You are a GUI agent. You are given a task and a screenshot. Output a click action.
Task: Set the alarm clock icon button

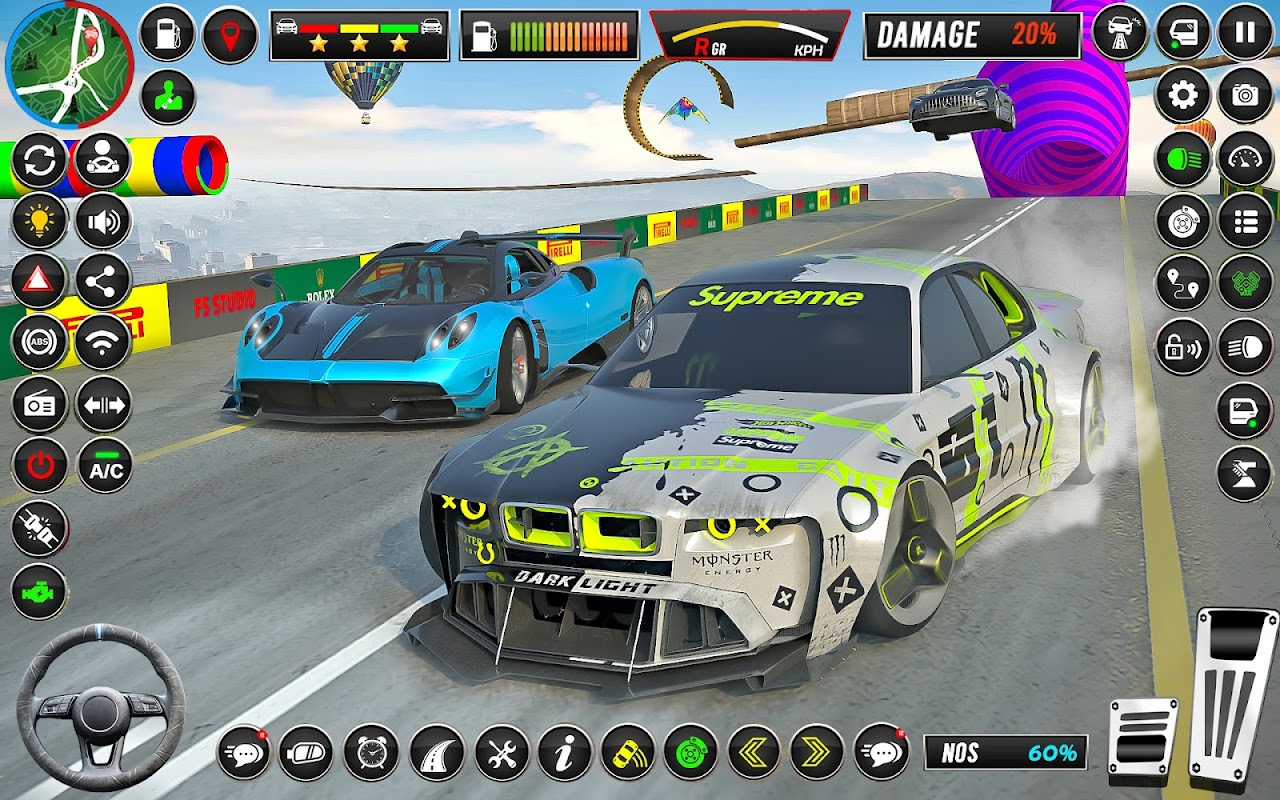coord(371,752)
